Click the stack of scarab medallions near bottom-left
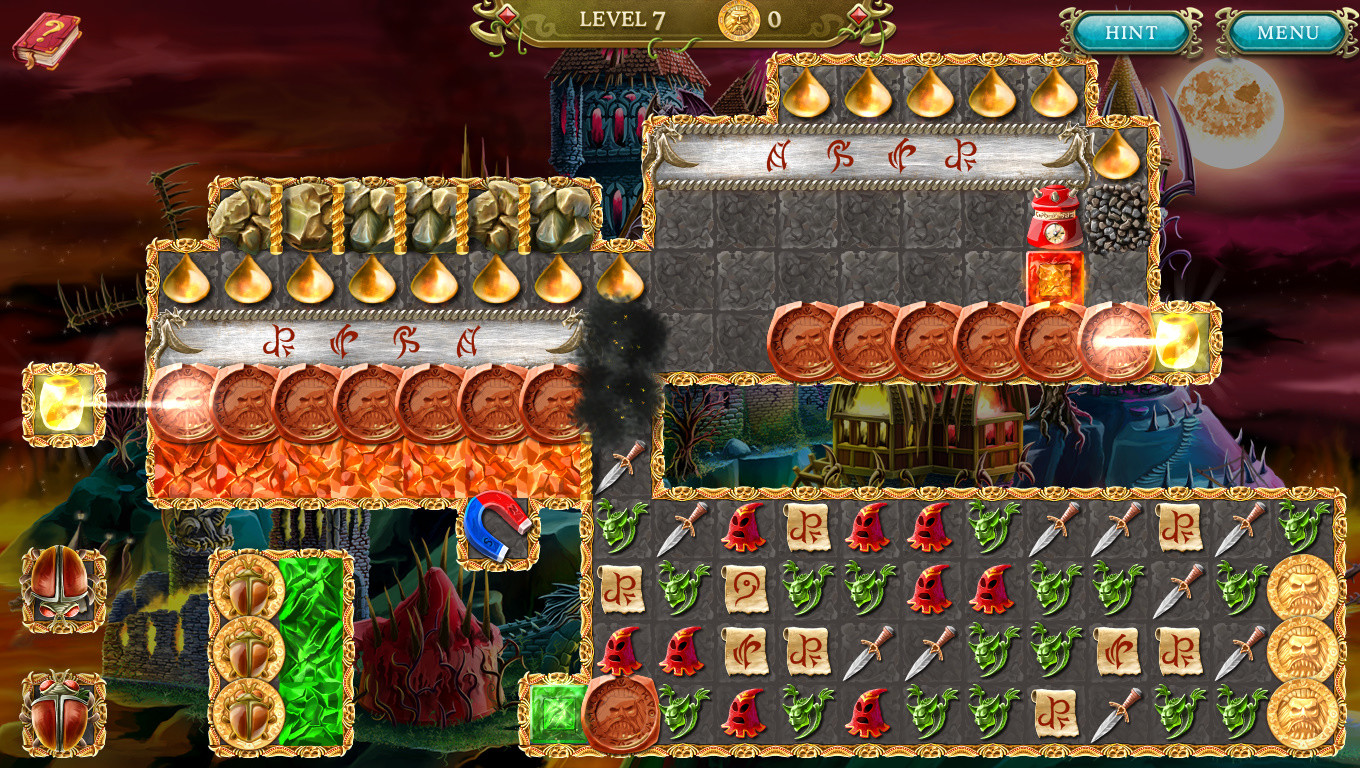1360x768 pixels. coord(247,650)
